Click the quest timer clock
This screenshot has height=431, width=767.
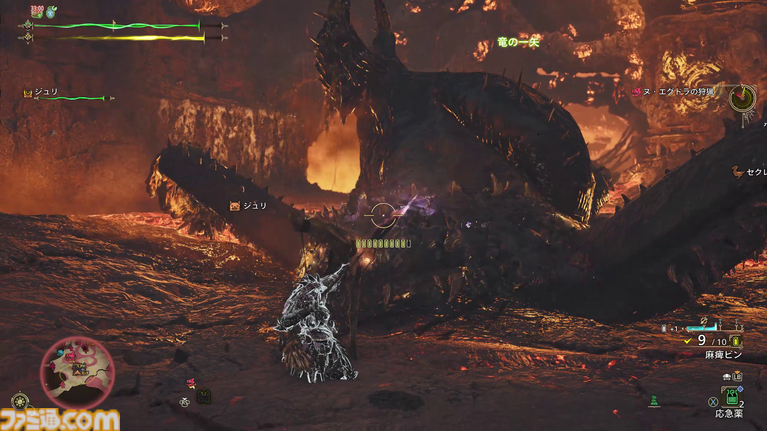click(742, 97)
